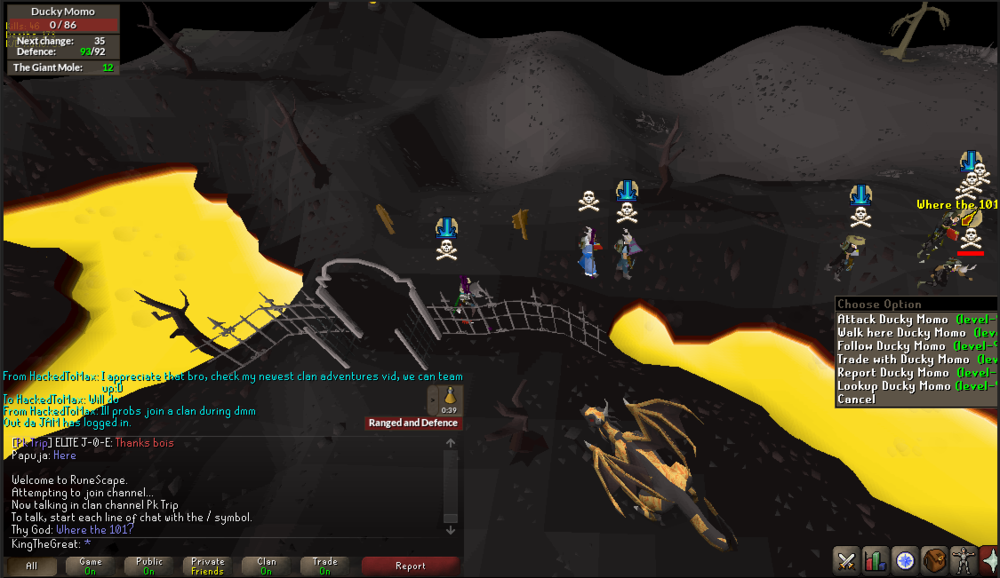Open the skills bar-chart tab

[876, 561]
